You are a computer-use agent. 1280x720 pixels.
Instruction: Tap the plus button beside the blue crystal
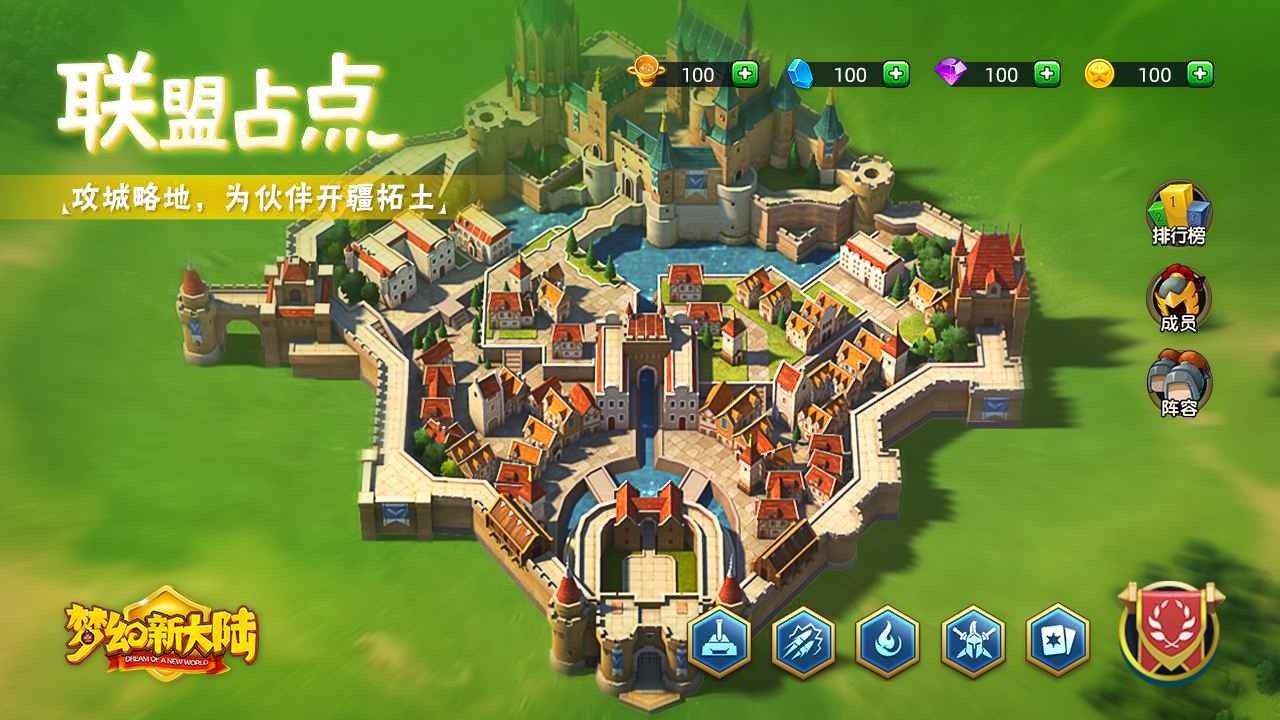(x=896, y=74)
